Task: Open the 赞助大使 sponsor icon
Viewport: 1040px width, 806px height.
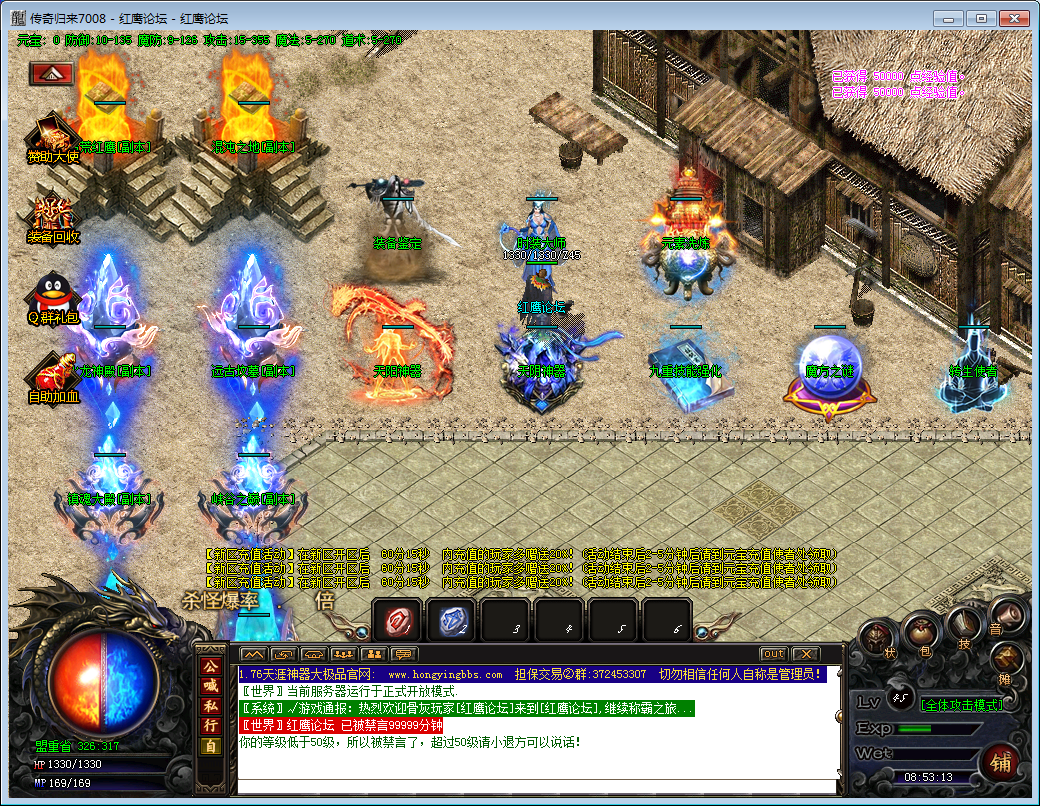Action: point(52,135)
